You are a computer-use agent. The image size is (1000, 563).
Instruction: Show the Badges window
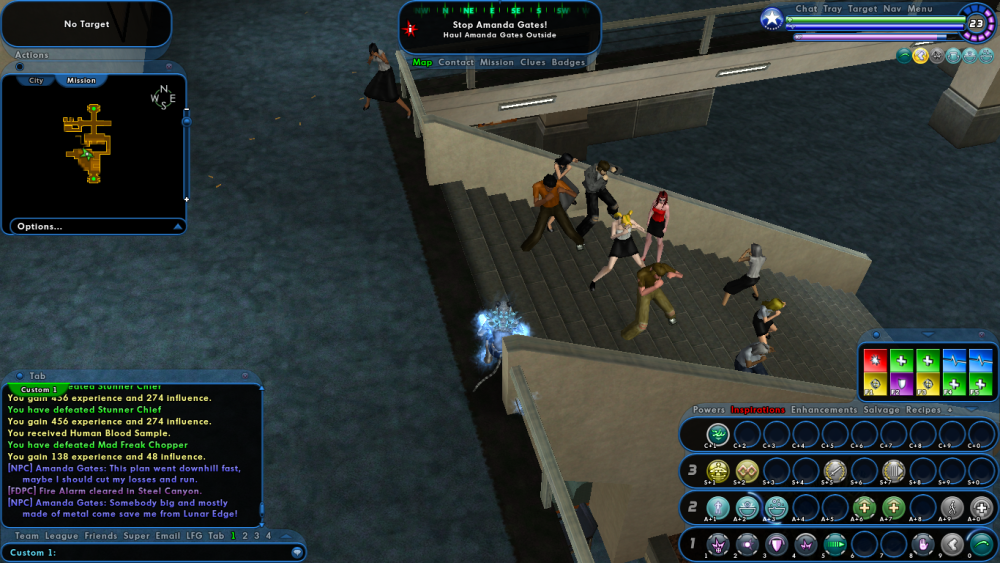pos(569,62)
